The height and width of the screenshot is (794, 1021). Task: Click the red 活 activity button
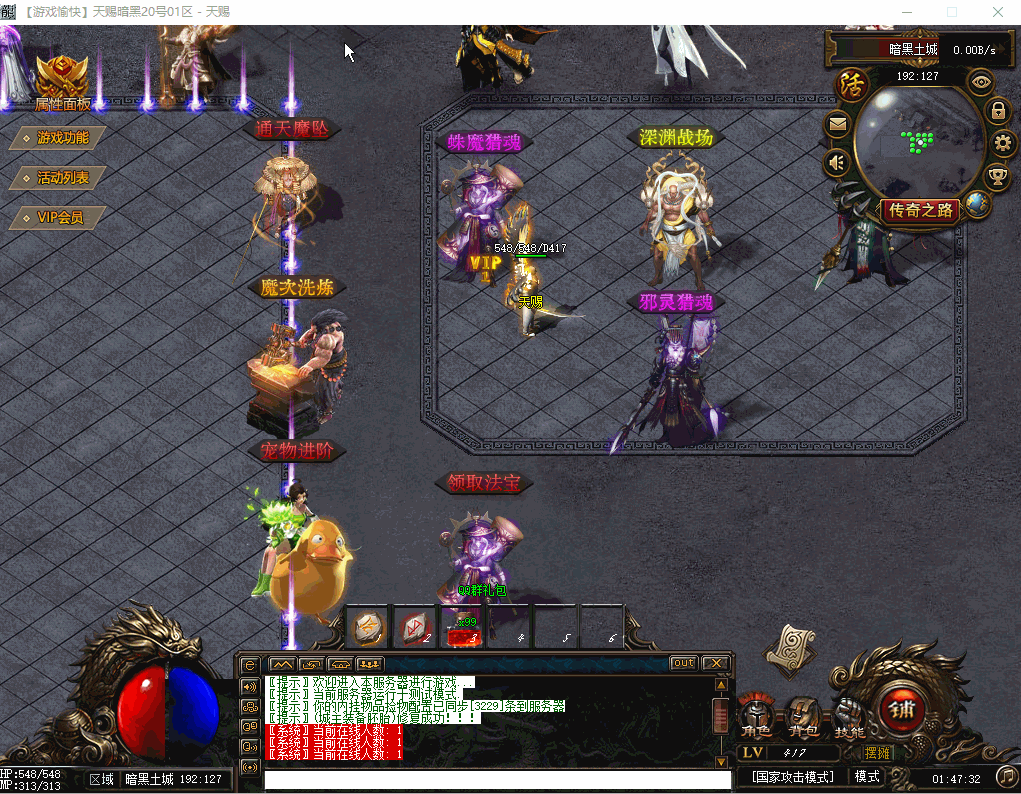click(x=852, y=83)
